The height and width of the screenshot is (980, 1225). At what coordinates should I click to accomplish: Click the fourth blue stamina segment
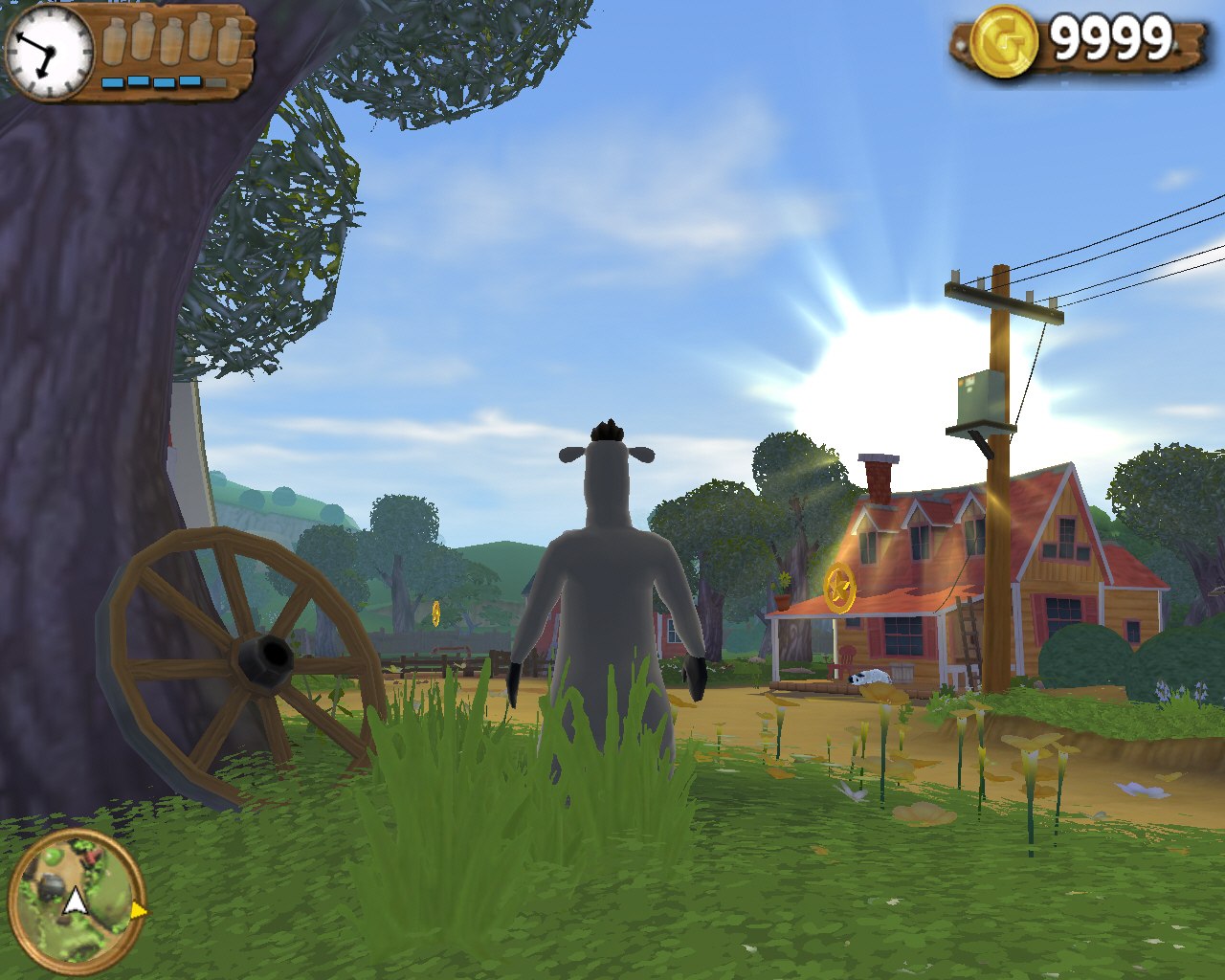click(189, 81)
